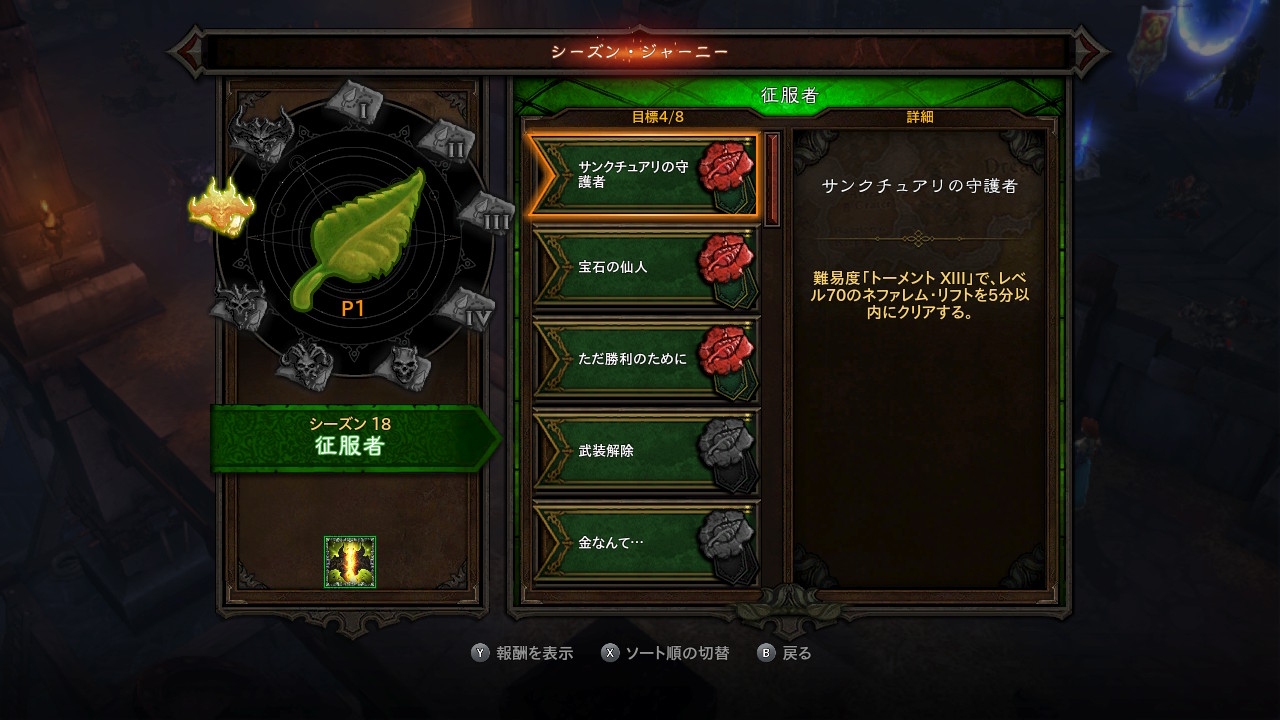Choose the Chapter IV wheel icon
Screen dimensions: 1280x720
[x=467, y=309]
